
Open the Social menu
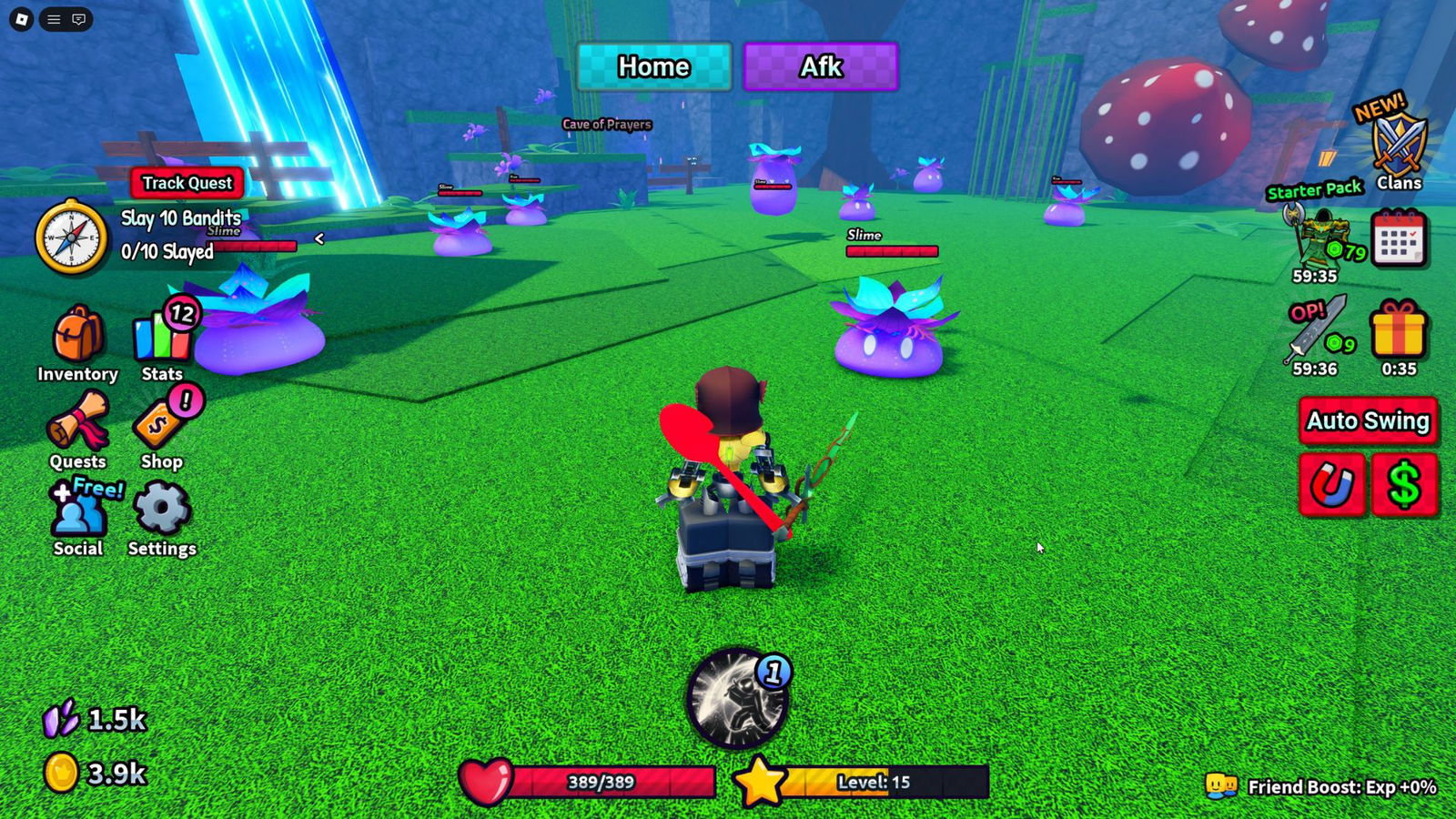(77, 513)
